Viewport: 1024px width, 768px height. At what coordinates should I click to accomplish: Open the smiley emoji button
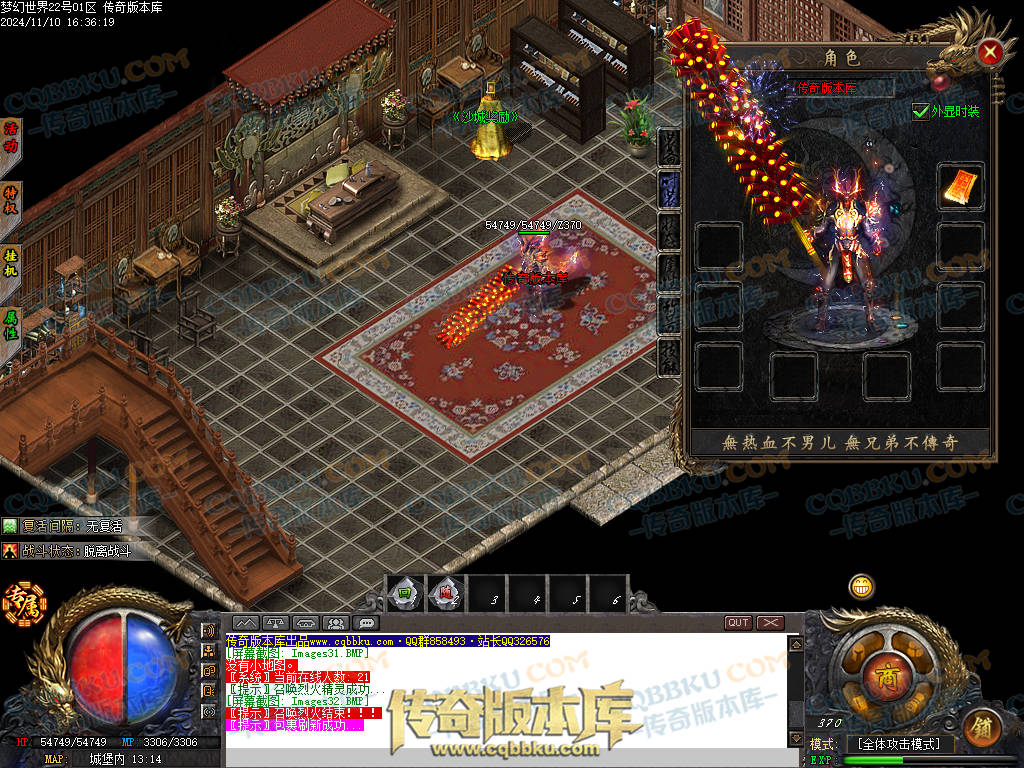(x=861, y=587)
